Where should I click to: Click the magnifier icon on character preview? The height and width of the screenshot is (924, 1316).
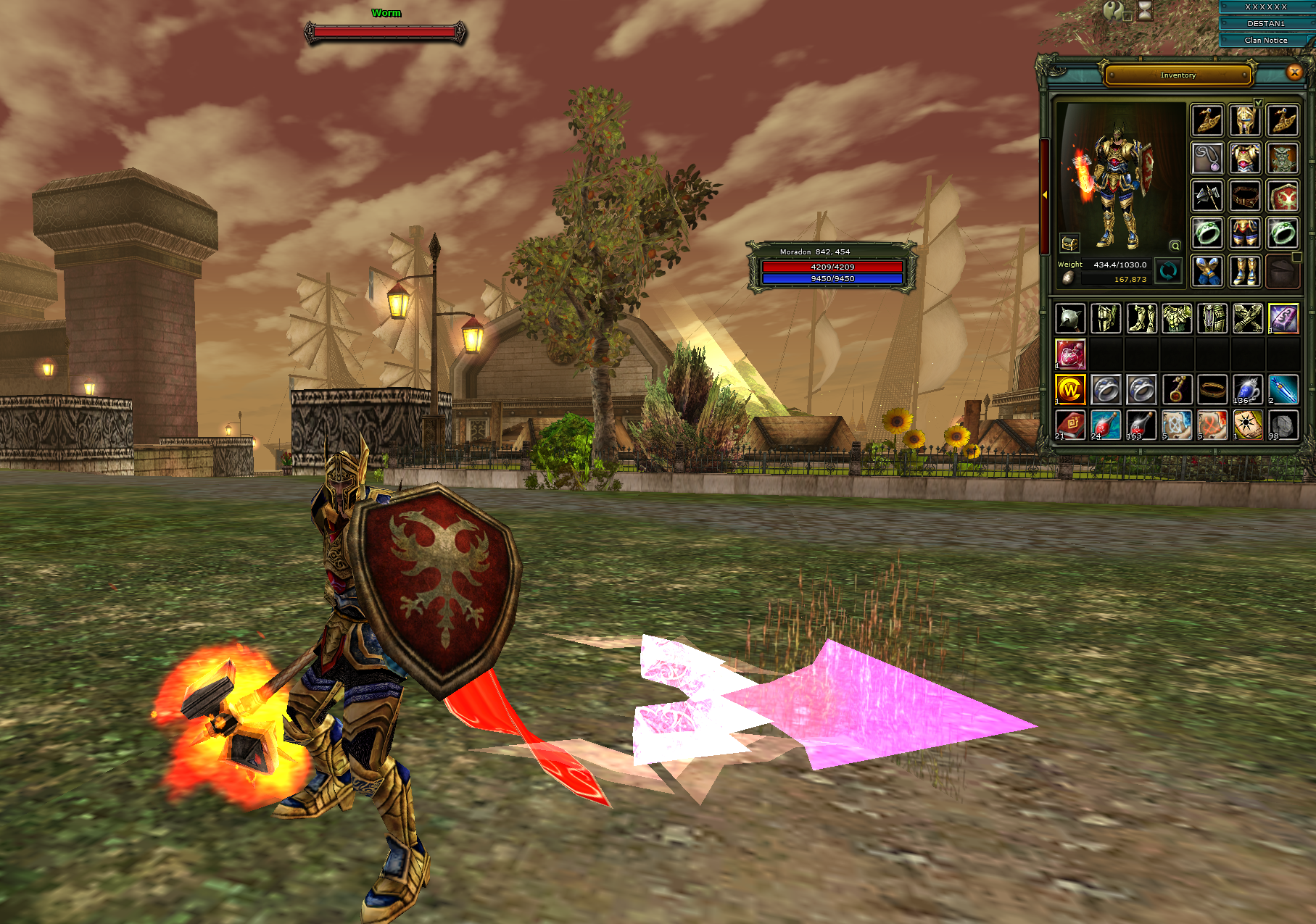(1175, 246)
